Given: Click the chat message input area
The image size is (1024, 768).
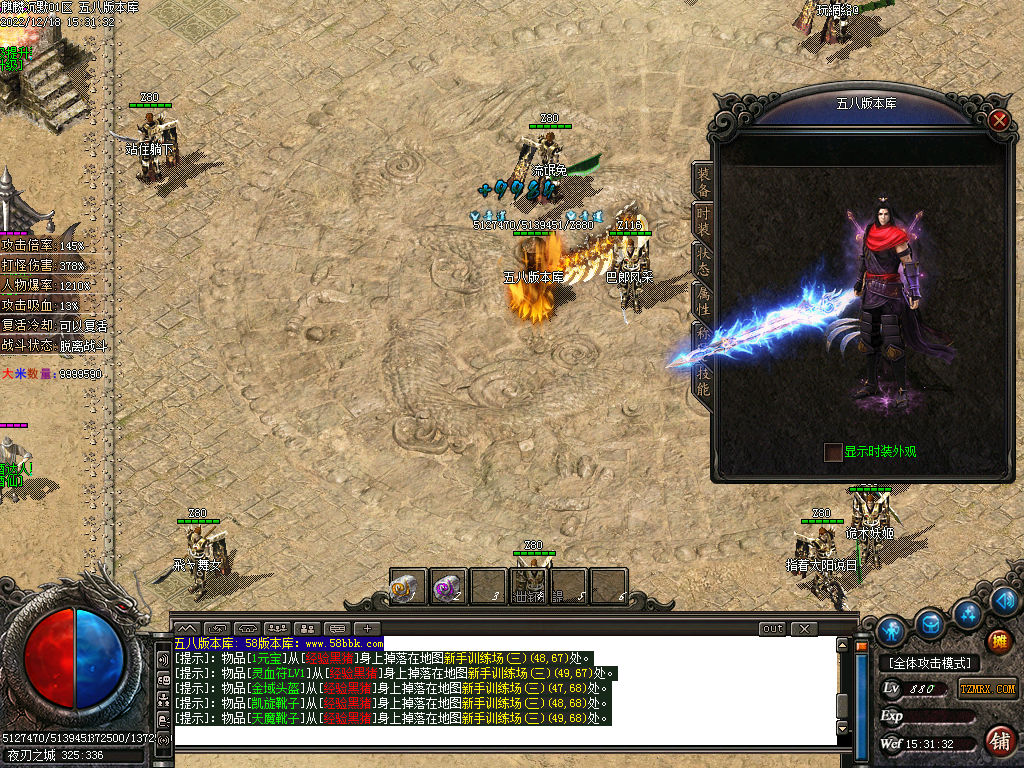Looking at the screenshot, I should click(500, 736).
